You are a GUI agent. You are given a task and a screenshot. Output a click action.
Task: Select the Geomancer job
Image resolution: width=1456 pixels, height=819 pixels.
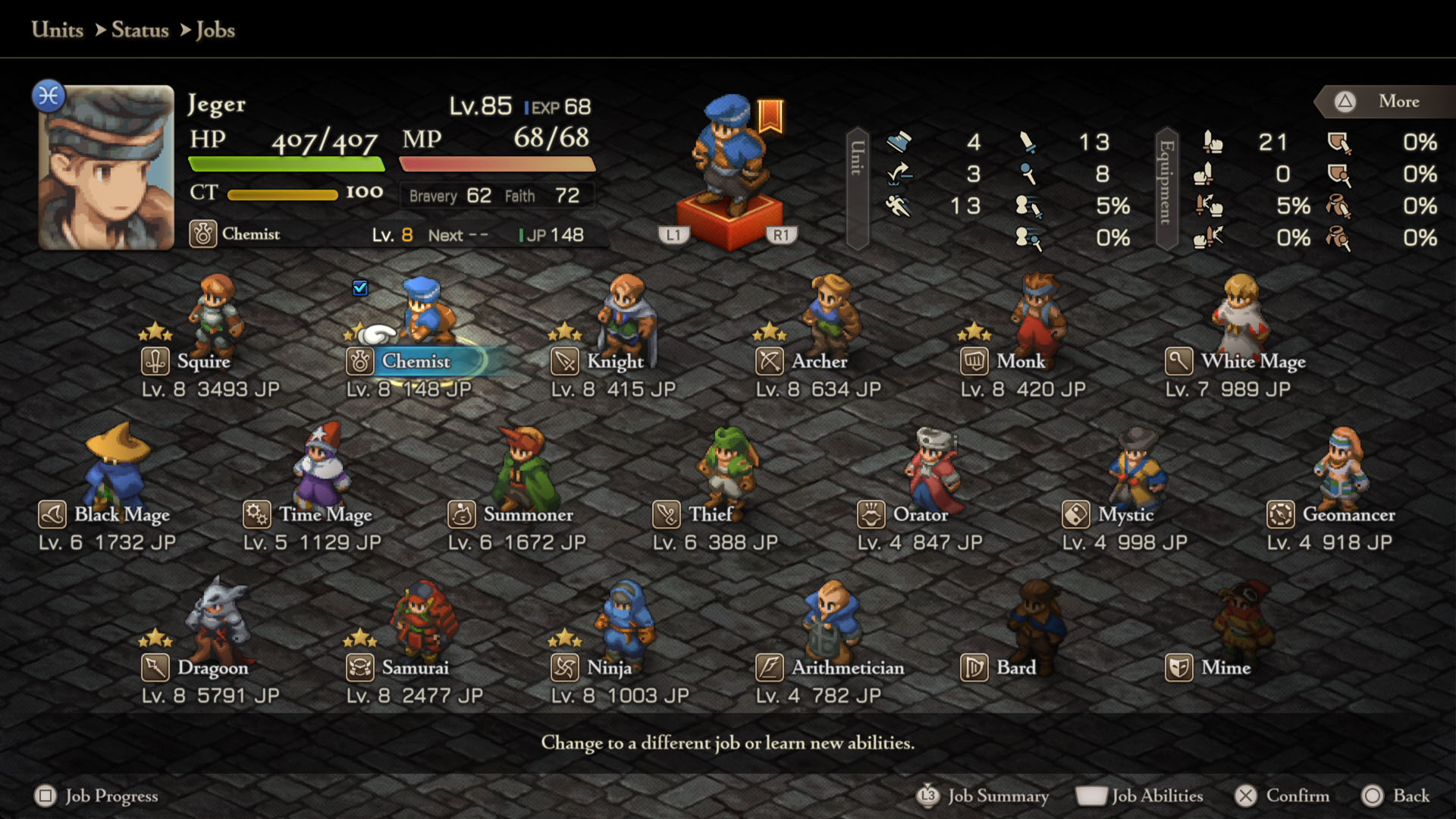(1348, 515)
